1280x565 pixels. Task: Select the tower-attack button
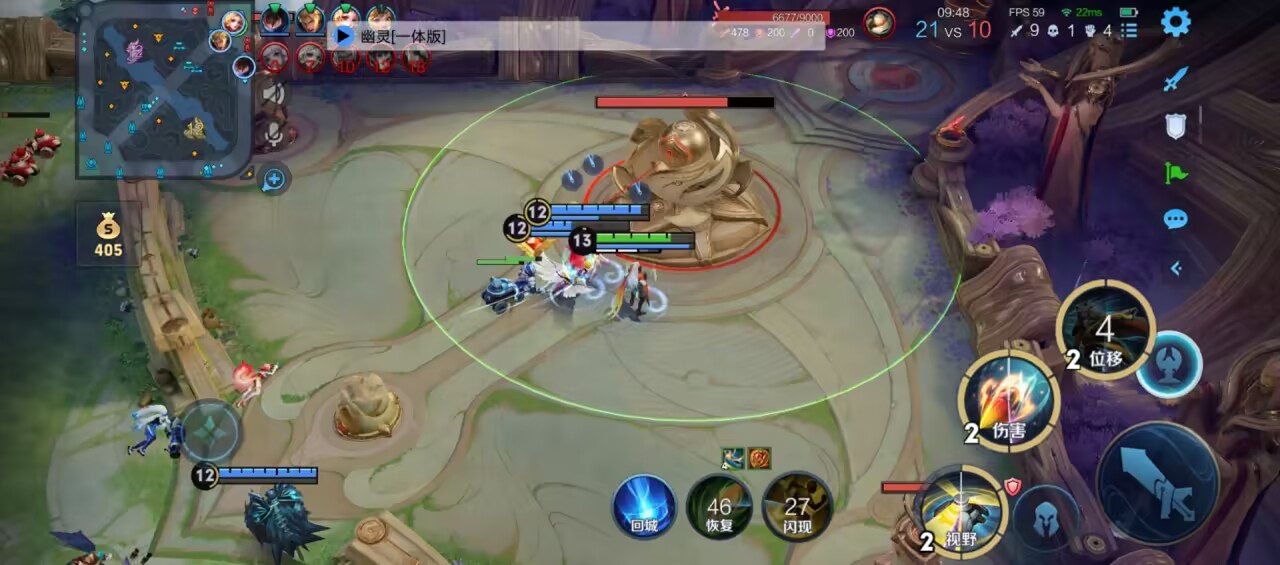point(1169,364)
